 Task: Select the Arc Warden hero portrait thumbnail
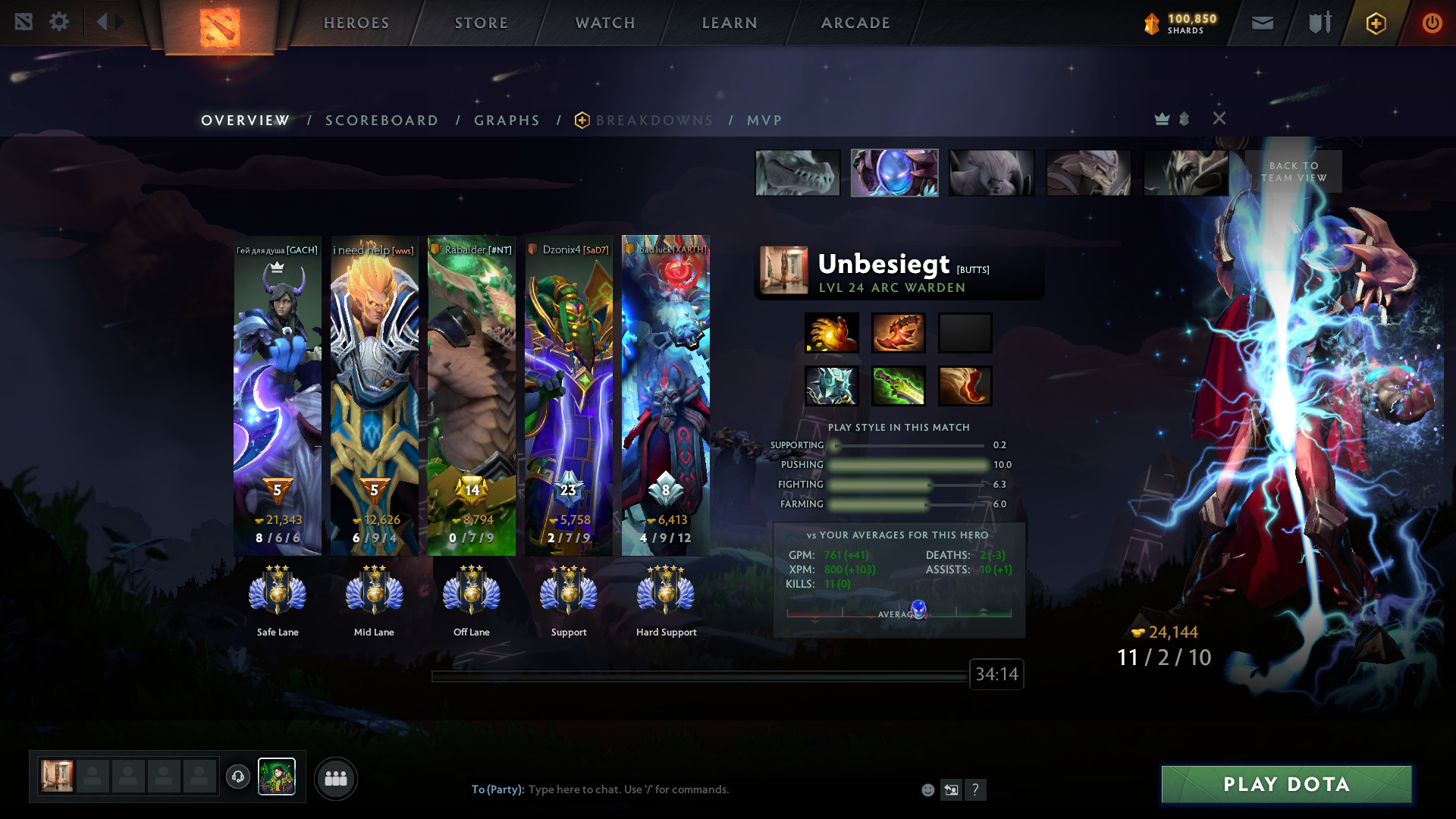[894, 173]
